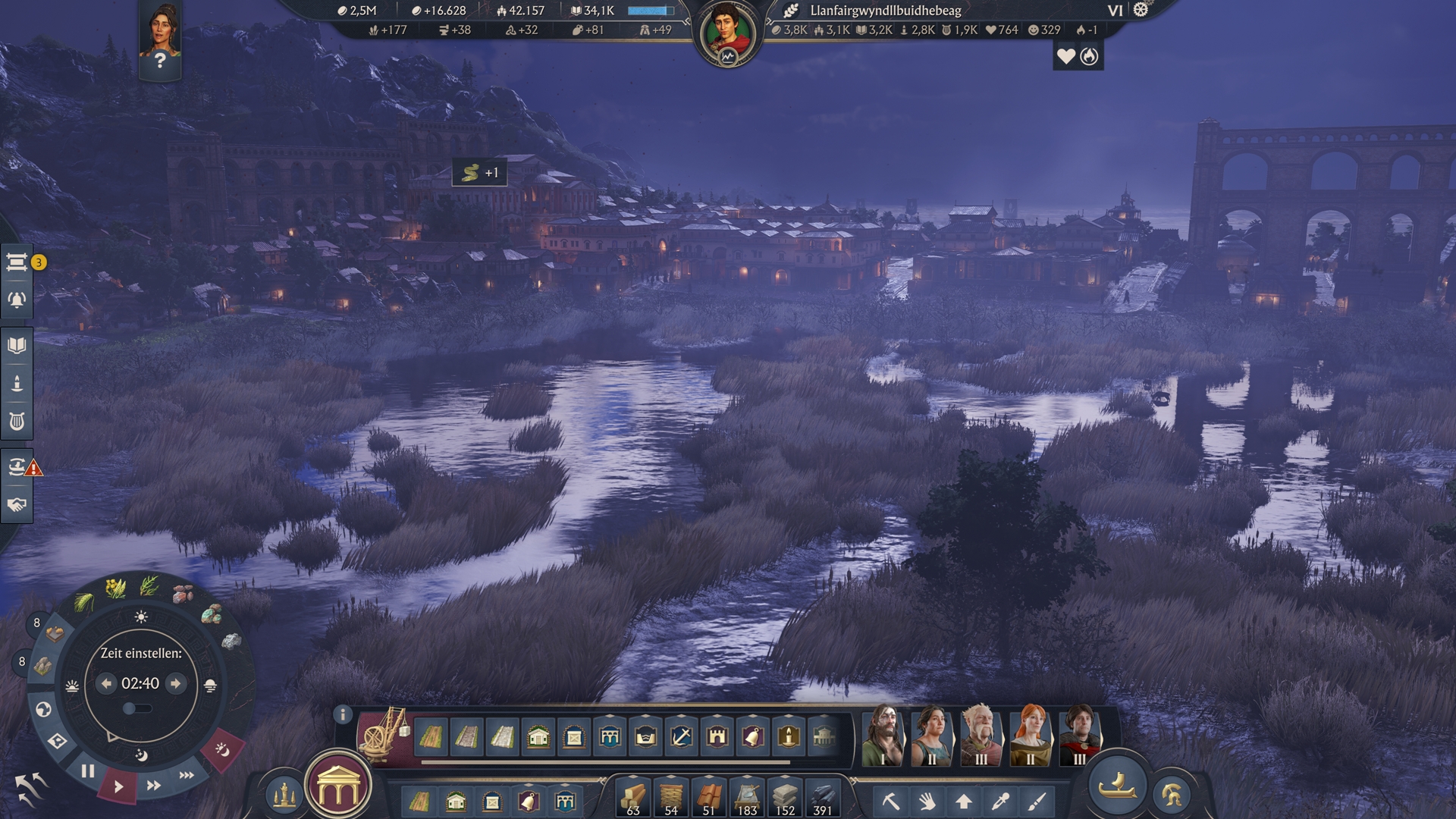The height and width of the screenshot is (819, 1456).
Task: Select the dirt road build option
Action: [431, 736]
